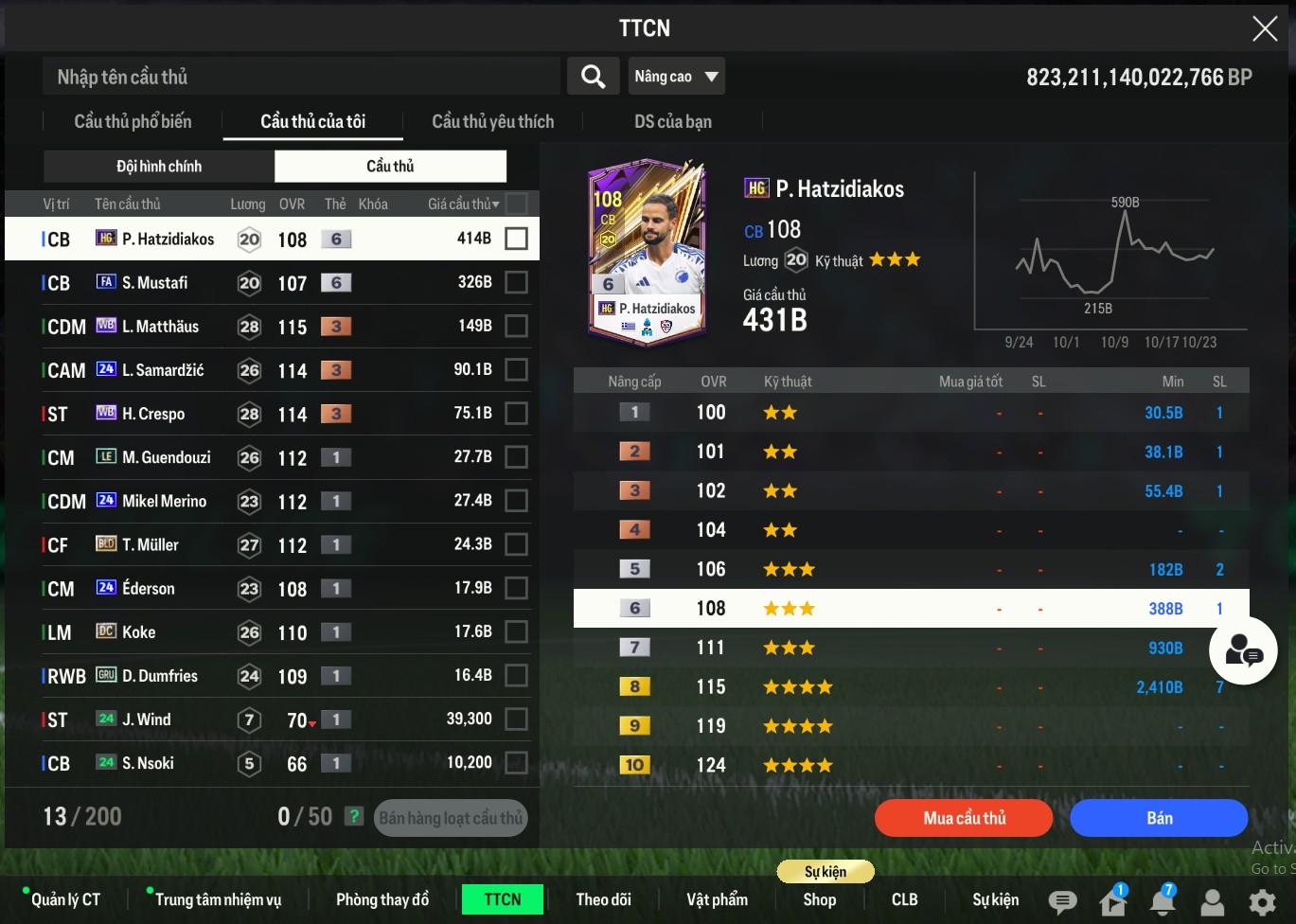Toggle the select-all checkbox in list header
The image size is (1296, 924).
click(516, 204)
